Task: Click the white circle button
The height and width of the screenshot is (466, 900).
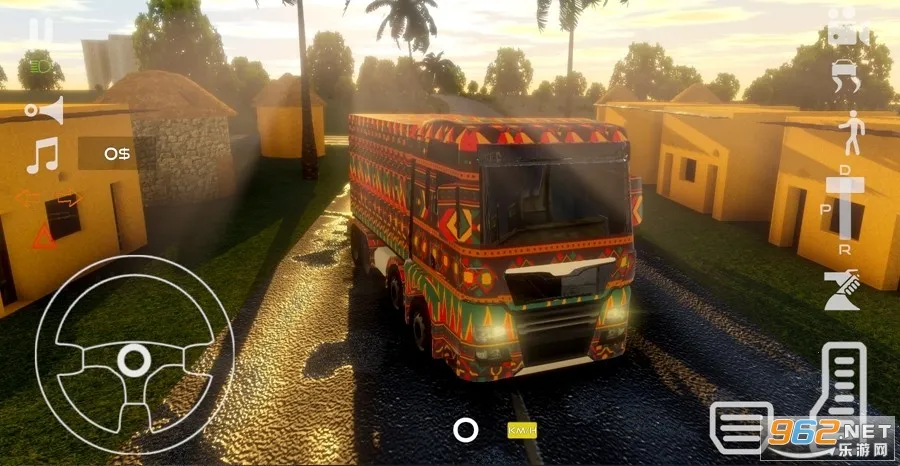Action: 465,430
